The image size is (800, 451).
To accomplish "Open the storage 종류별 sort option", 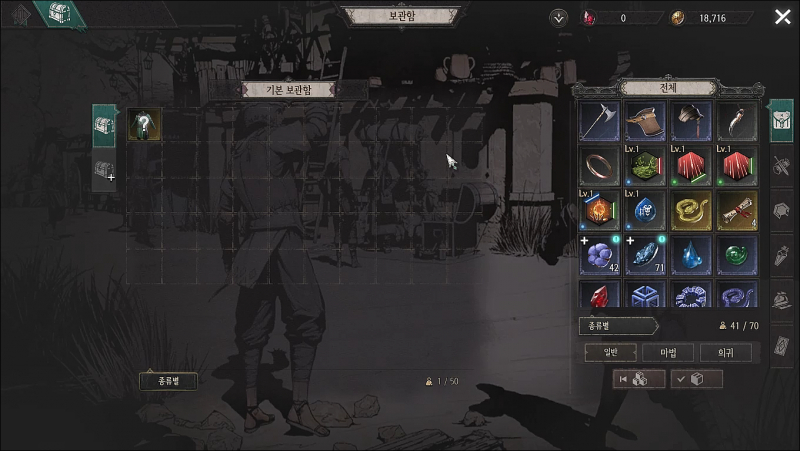I will [167, 381].
